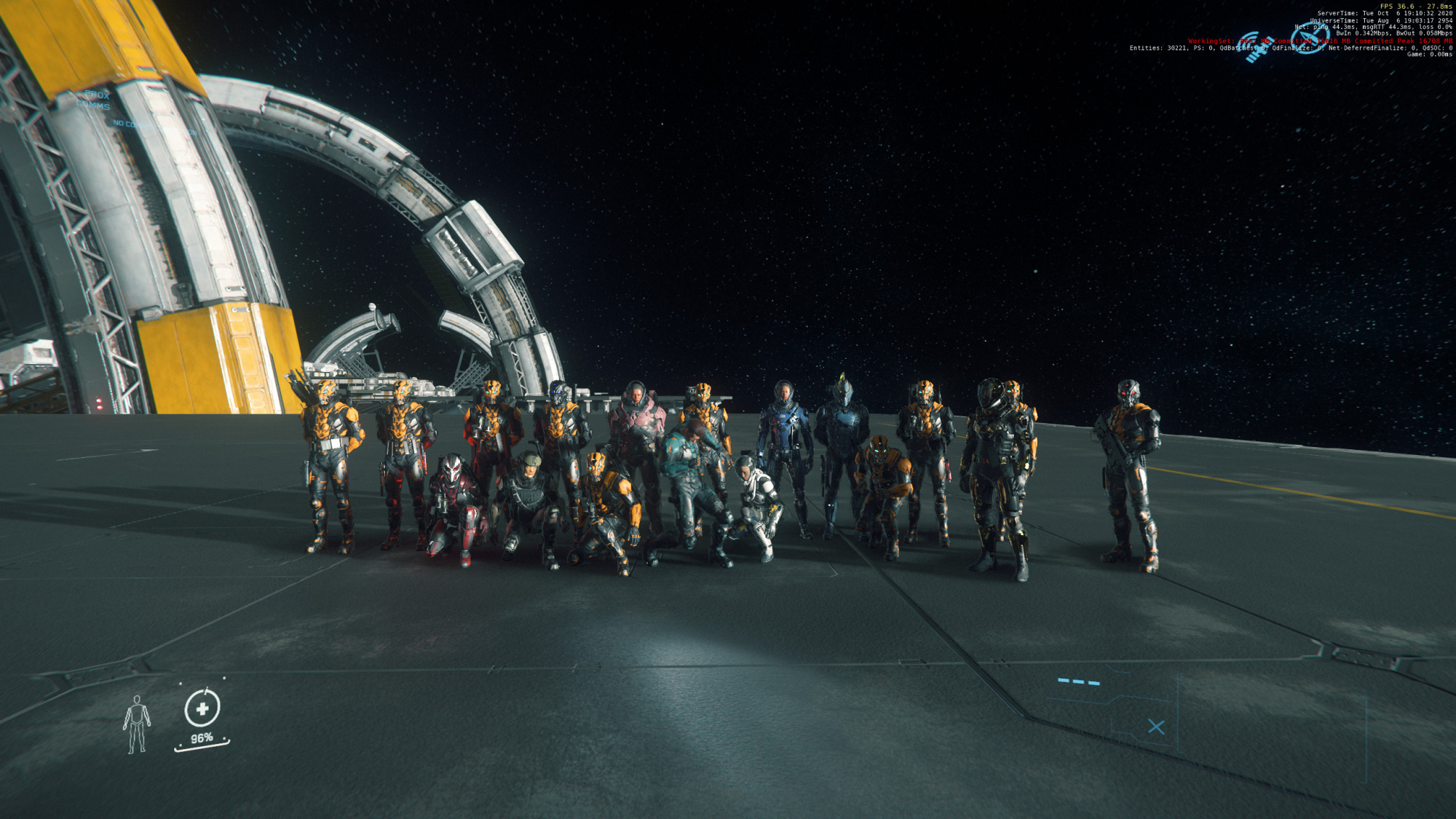
Task: Click the body status silhouette icon
Action: 136,724
